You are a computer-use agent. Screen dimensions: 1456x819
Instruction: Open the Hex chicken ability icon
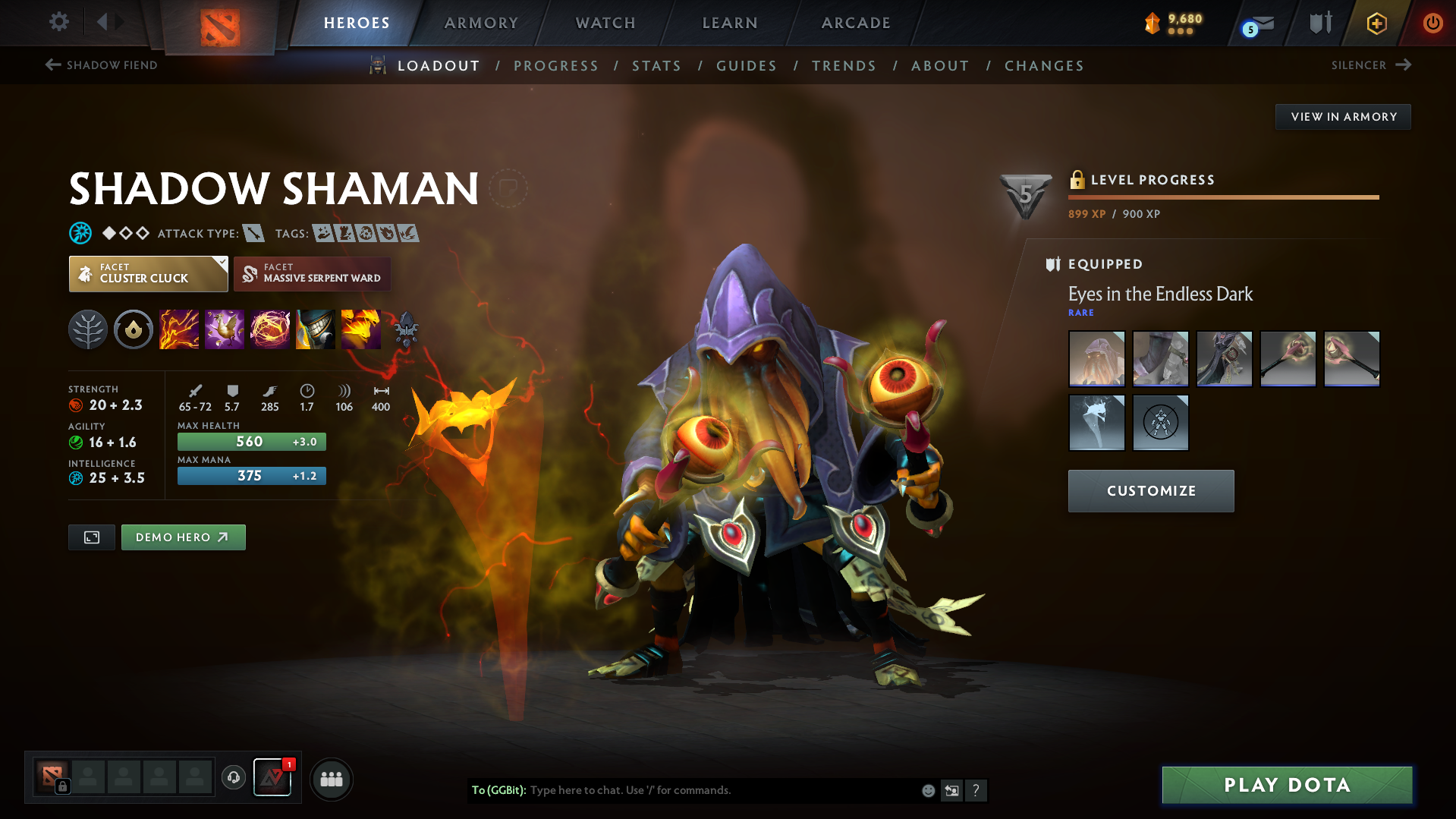pyautogui.click(x=225, y=329)
